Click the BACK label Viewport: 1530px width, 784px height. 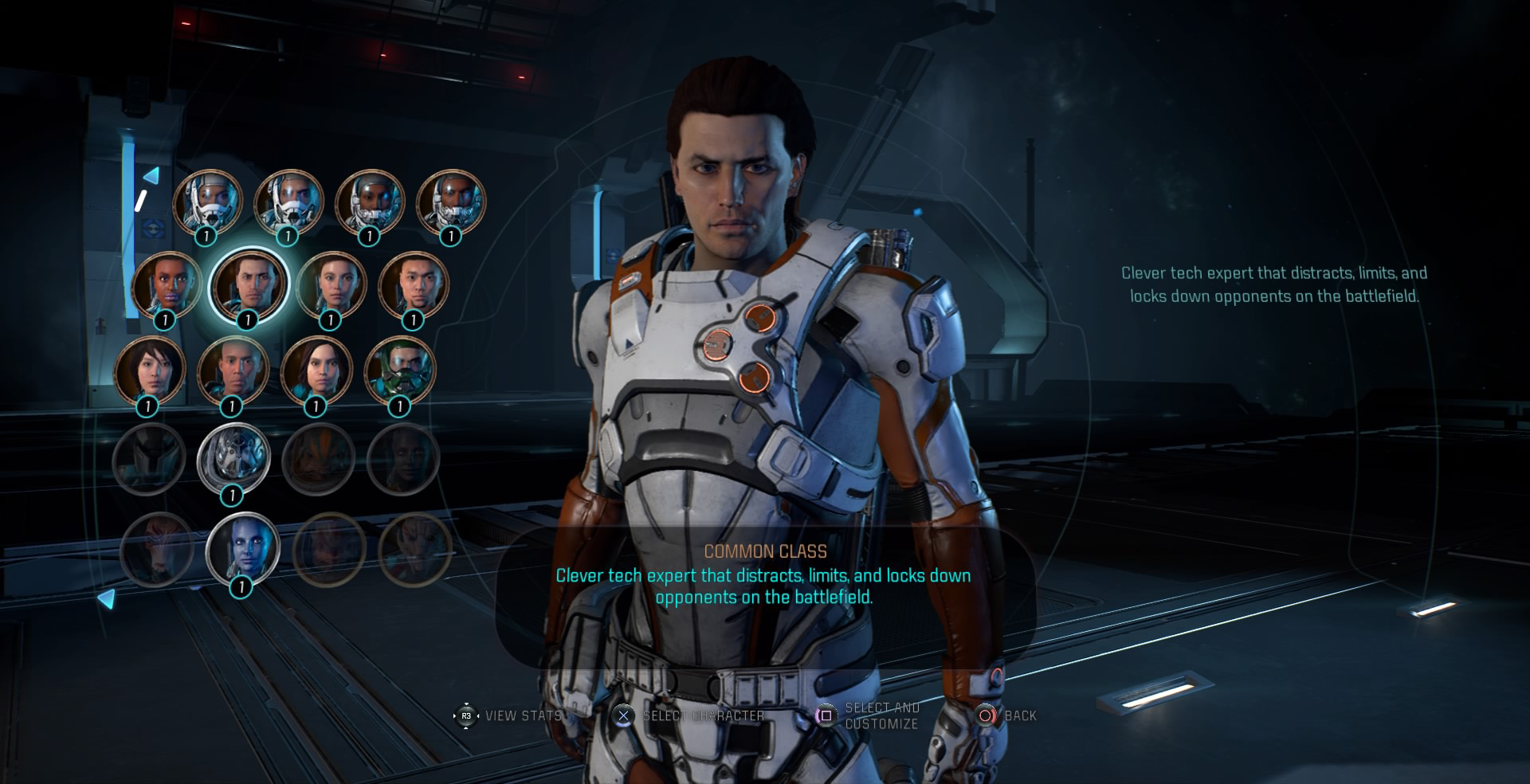click(1022, 715)
